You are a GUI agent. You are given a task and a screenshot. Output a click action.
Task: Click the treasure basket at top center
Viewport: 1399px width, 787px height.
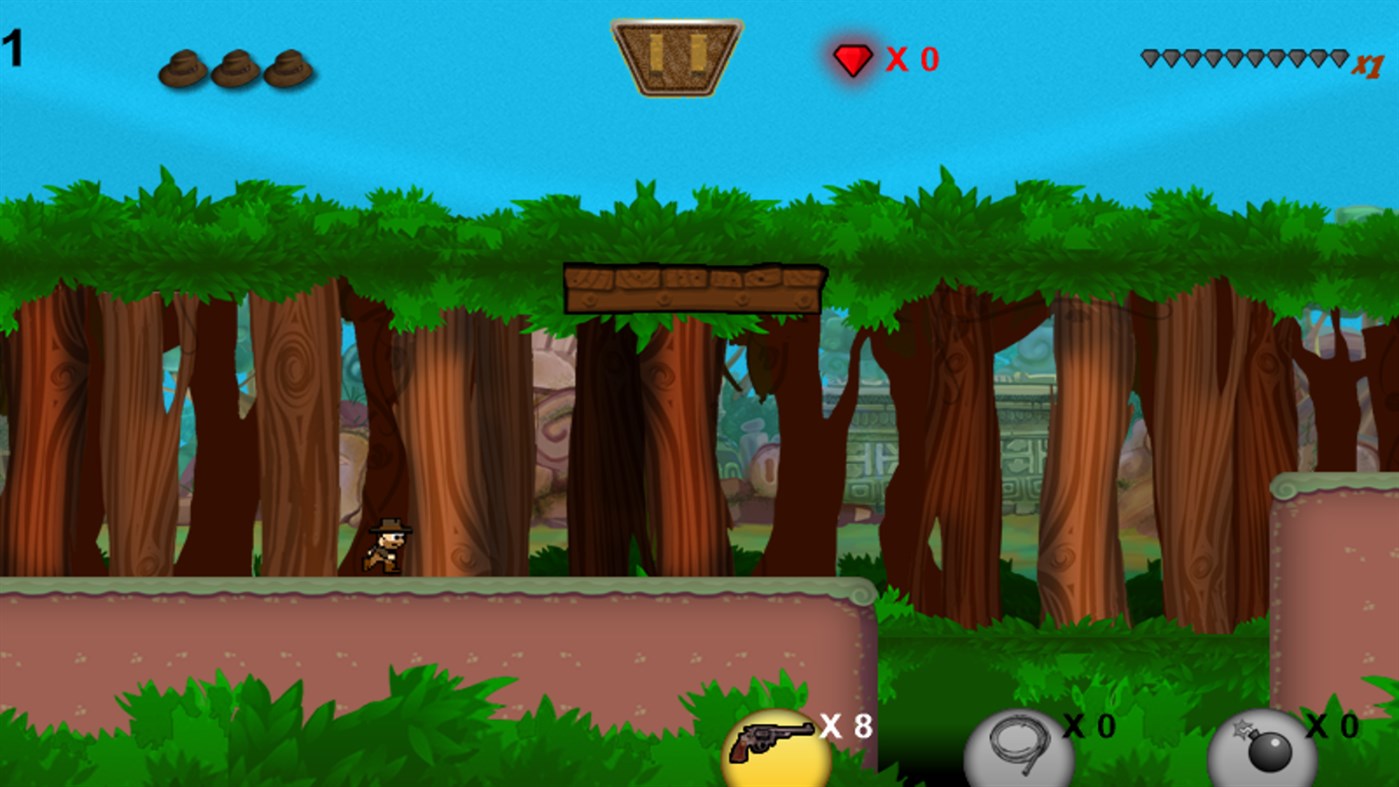[675, 57]
